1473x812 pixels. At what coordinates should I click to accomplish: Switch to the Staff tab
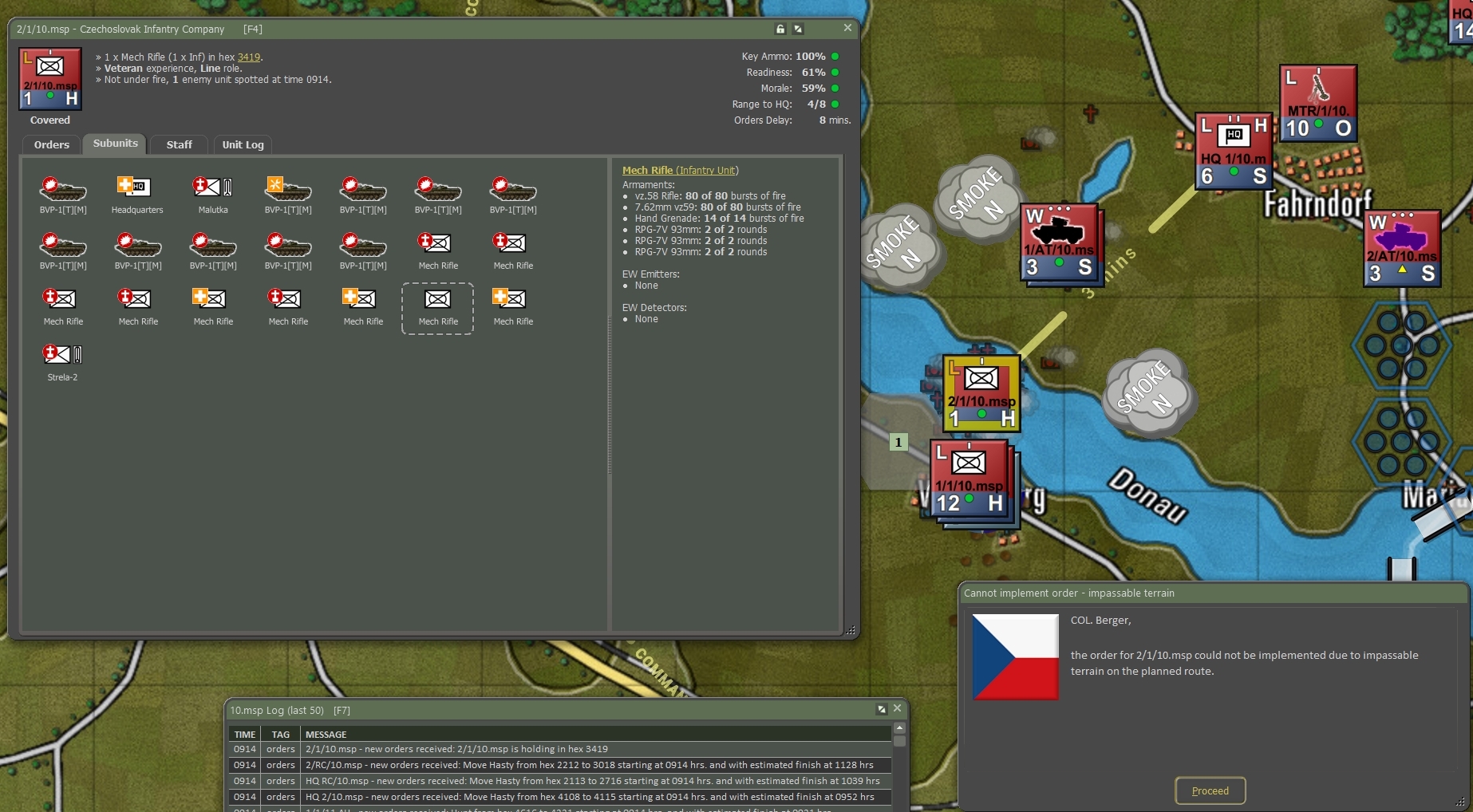179,144
